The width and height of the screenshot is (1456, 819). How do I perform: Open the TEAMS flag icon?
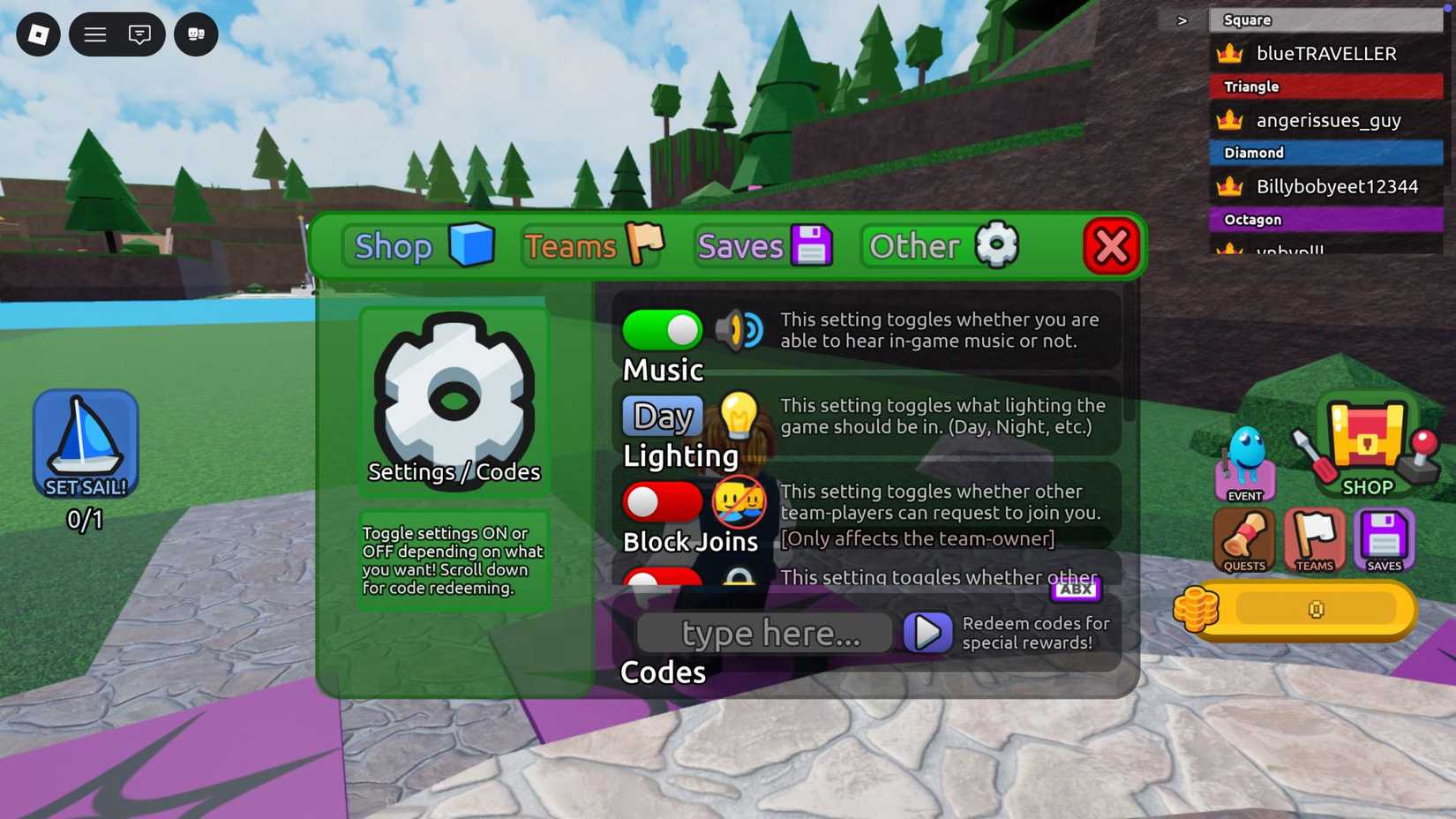(1314, 538)
